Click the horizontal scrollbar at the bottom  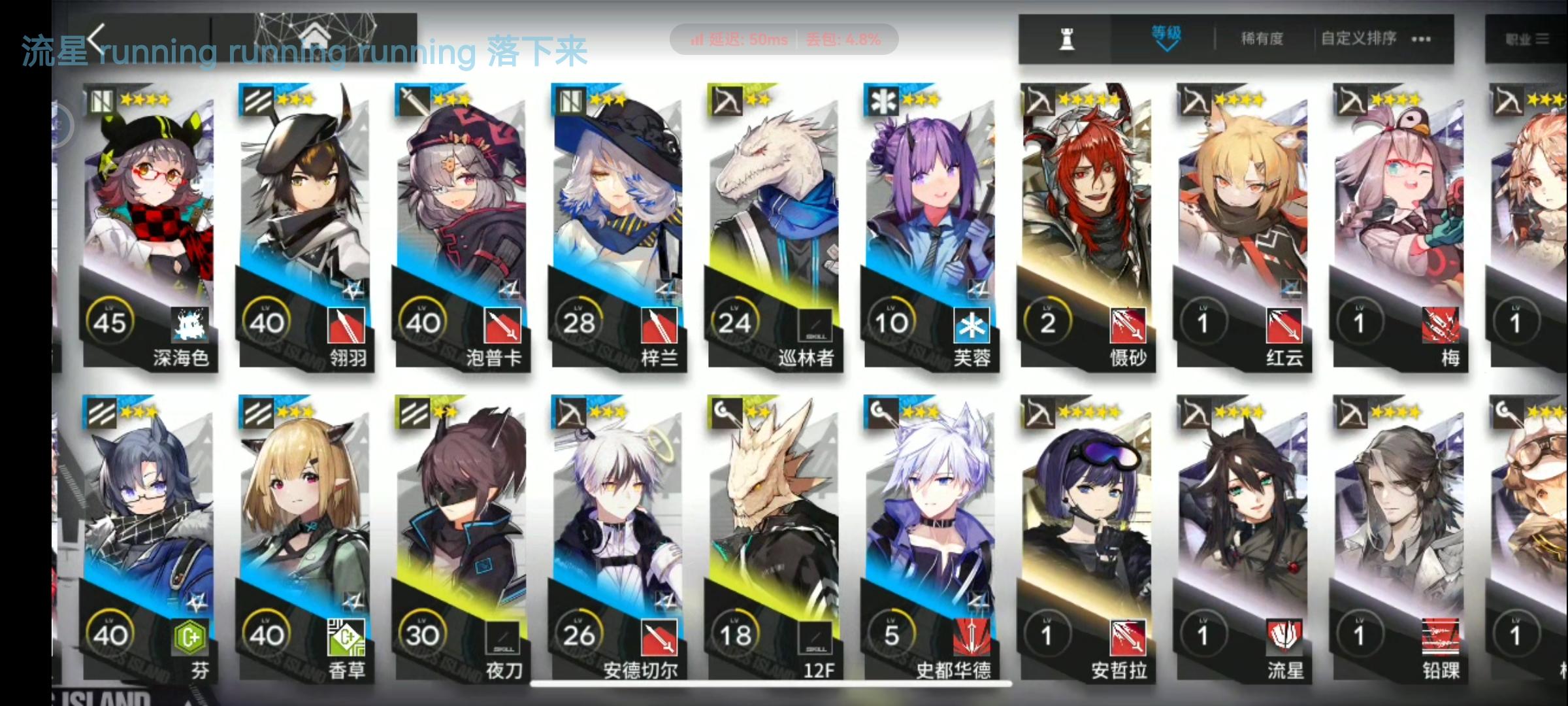tap(764, 684)
